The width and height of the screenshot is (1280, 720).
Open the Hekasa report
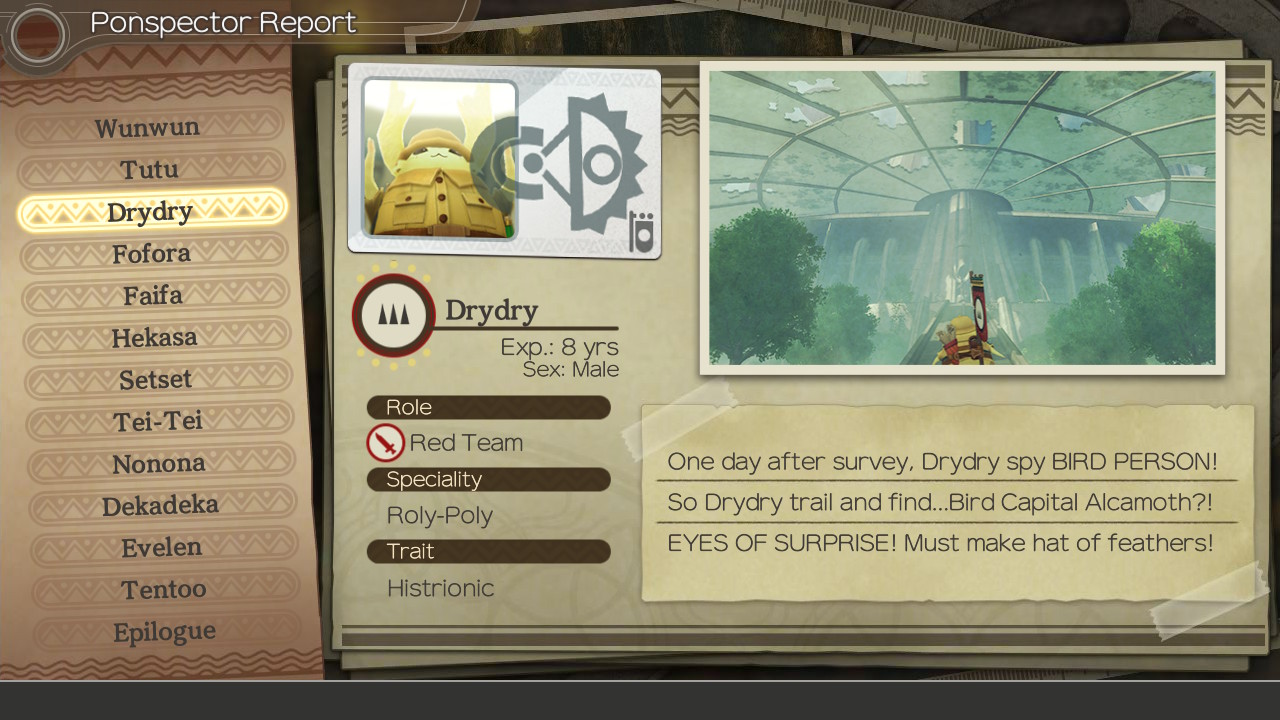155,338
